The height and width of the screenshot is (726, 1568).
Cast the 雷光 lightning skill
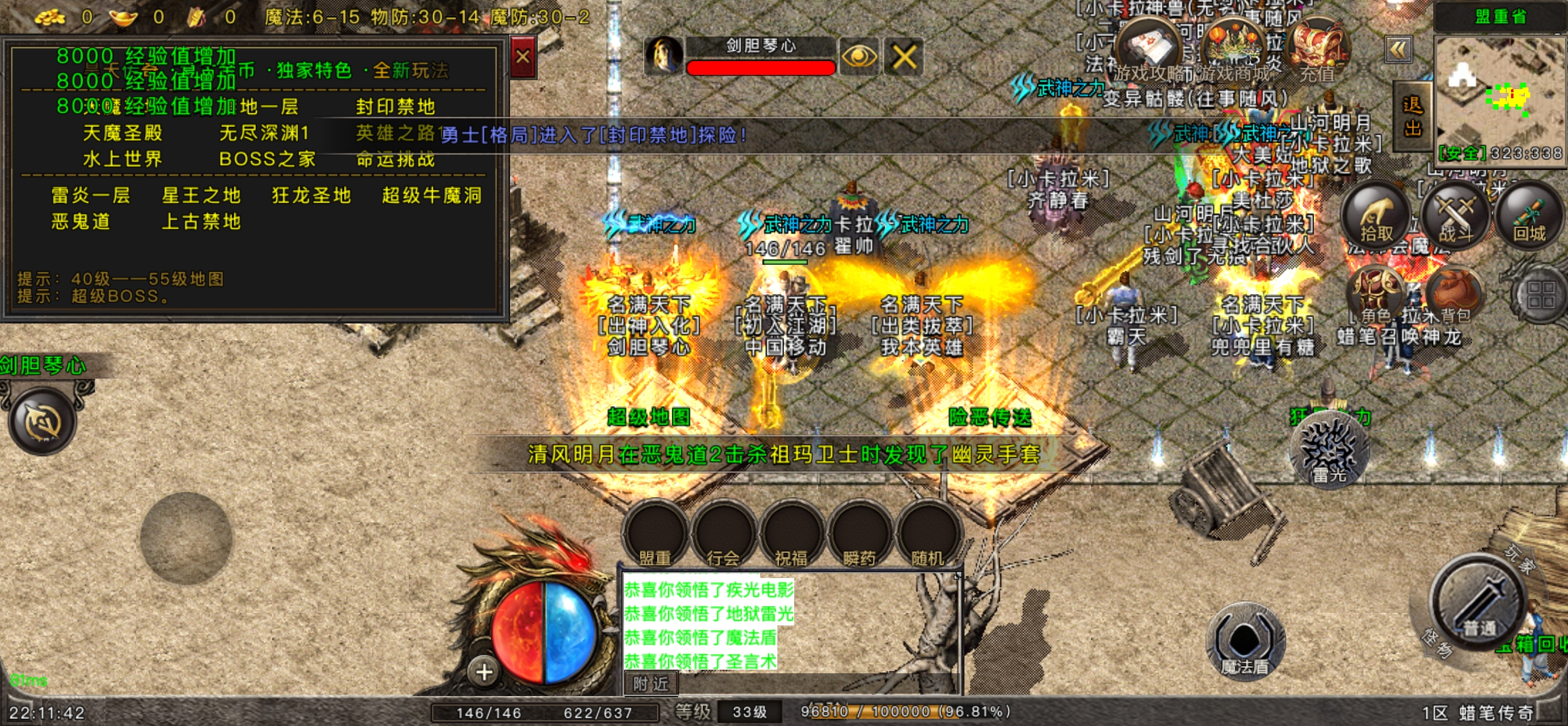[1329, 452]
